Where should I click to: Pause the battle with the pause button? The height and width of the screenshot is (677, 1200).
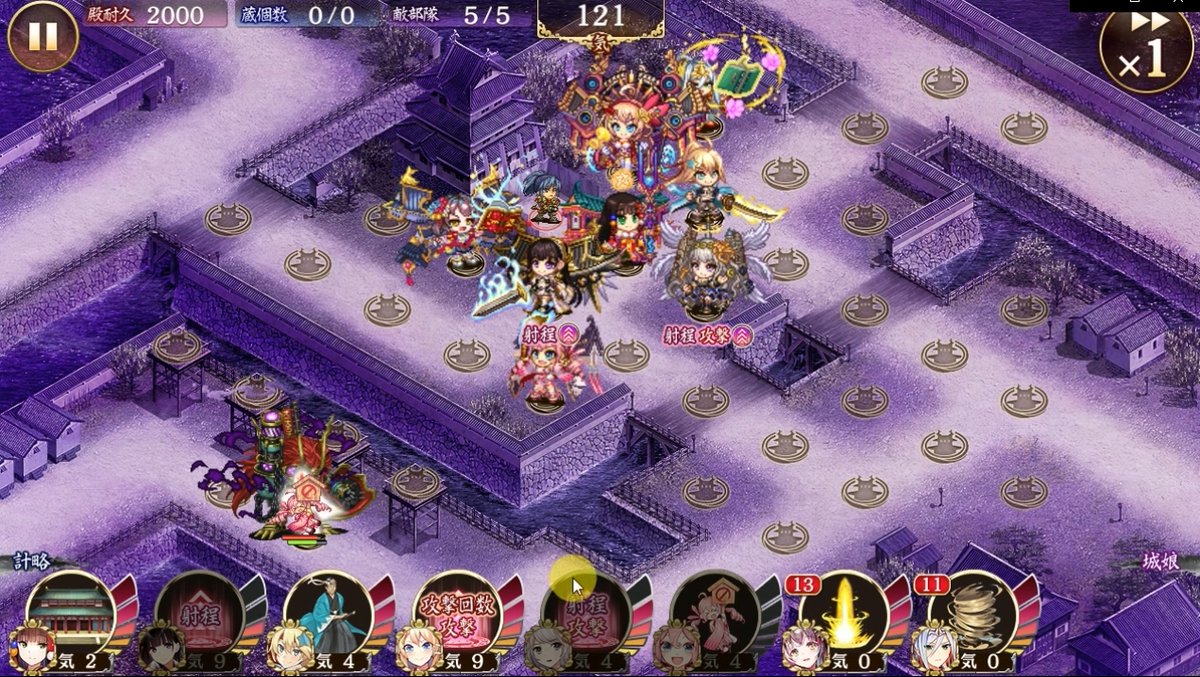tap(42, 36)
